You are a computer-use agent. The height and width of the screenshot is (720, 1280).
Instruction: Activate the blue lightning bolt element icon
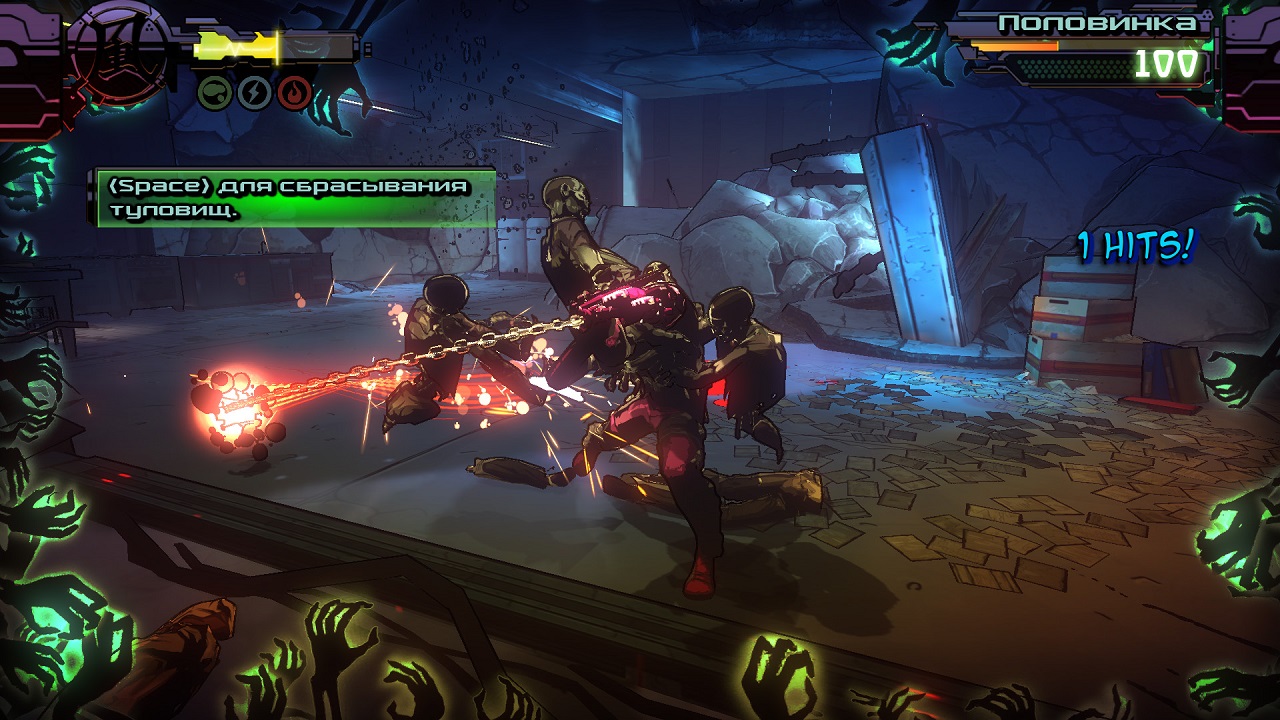coord(254,93)
